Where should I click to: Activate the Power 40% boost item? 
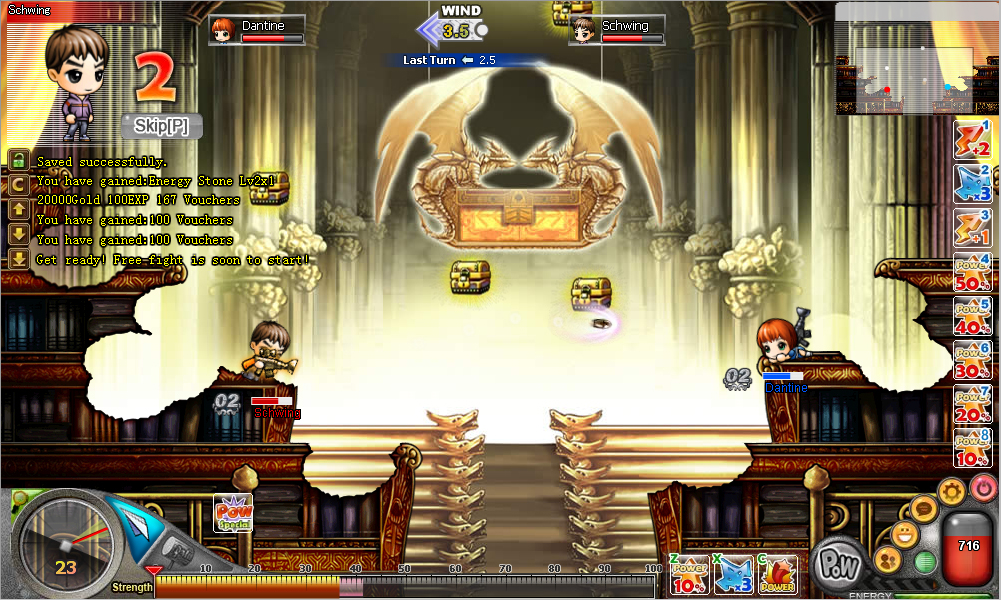tap(972, 317)
